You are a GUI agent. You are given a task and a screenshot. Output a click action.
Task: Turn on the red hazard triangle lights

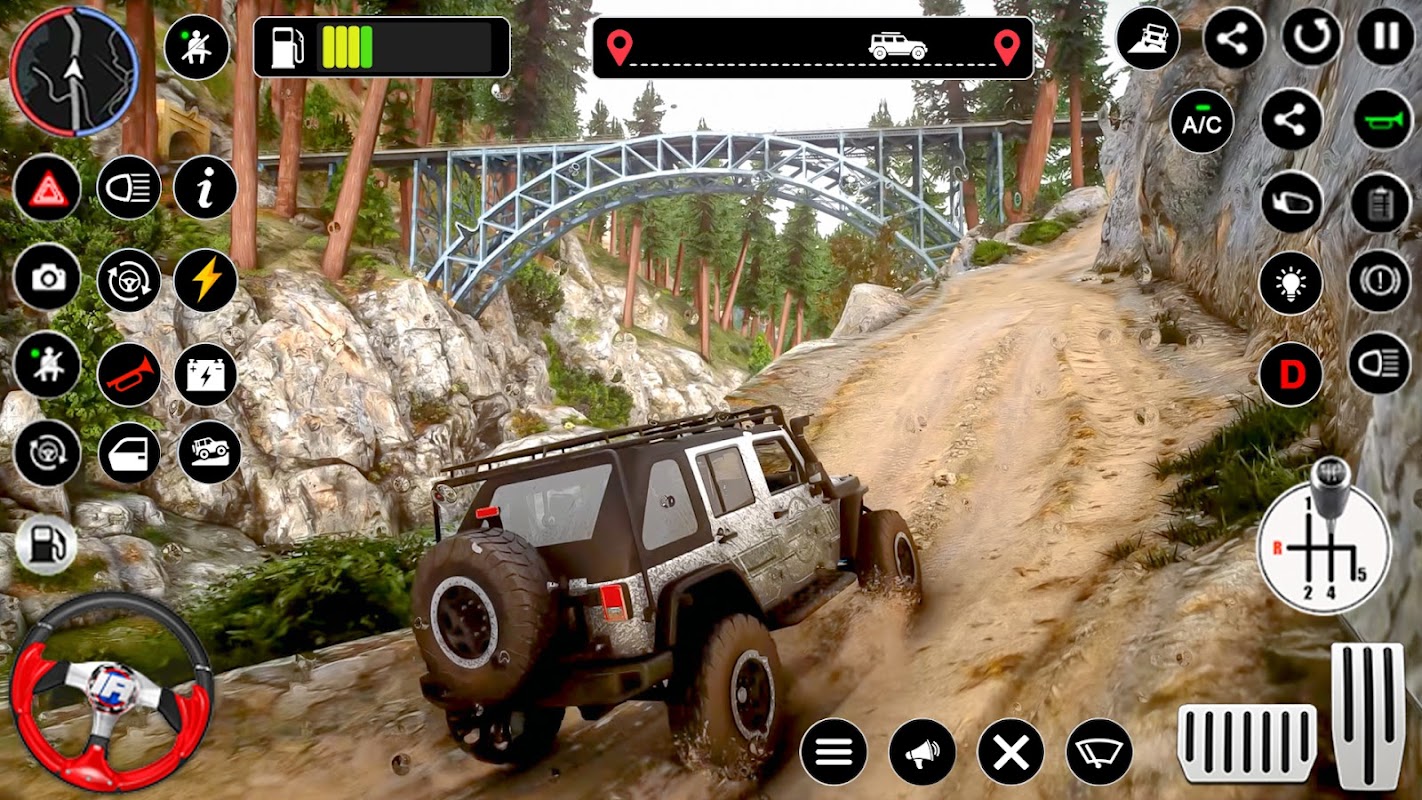(x=47, y=188)
